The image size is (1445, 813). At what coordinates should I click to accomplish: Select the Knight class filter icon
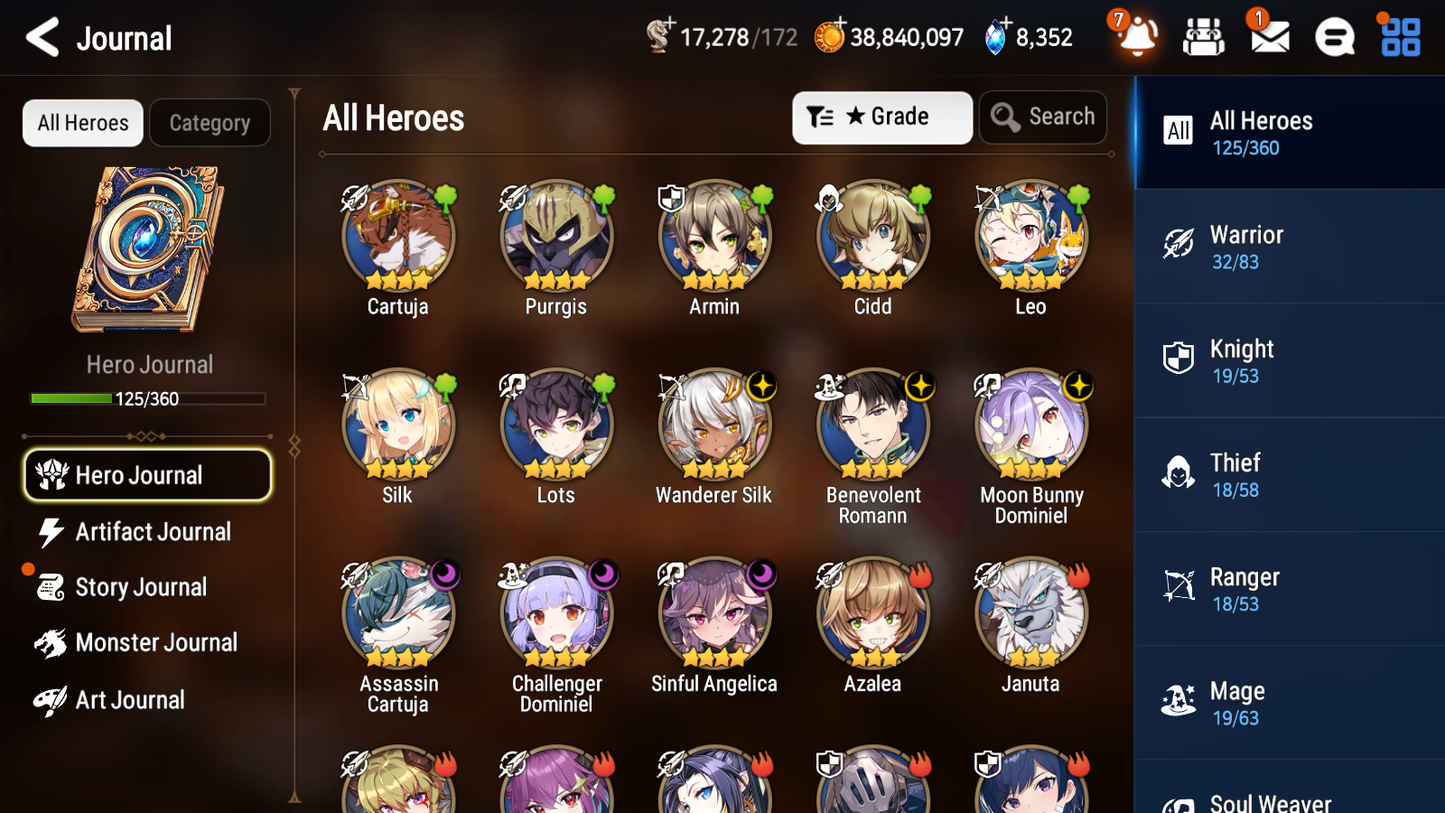tap(1179, 358)
